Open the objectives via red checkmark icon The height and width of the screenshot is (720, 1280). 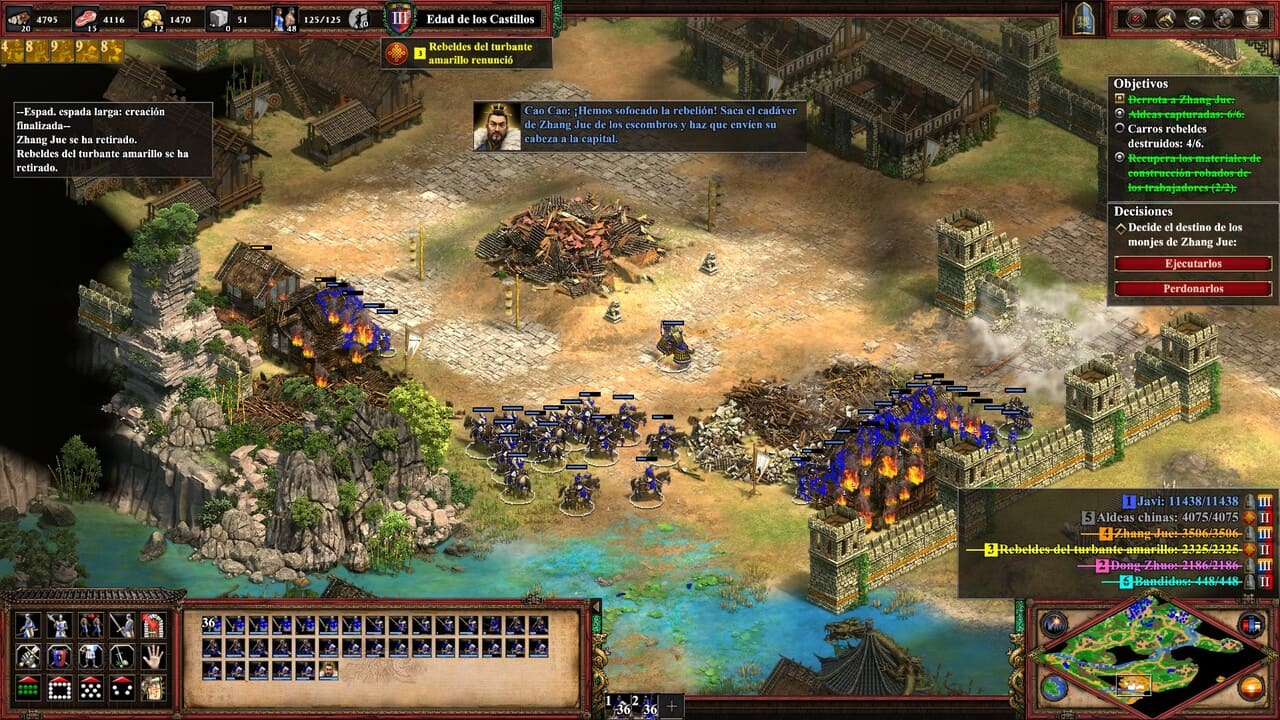tap(1136, 18)
